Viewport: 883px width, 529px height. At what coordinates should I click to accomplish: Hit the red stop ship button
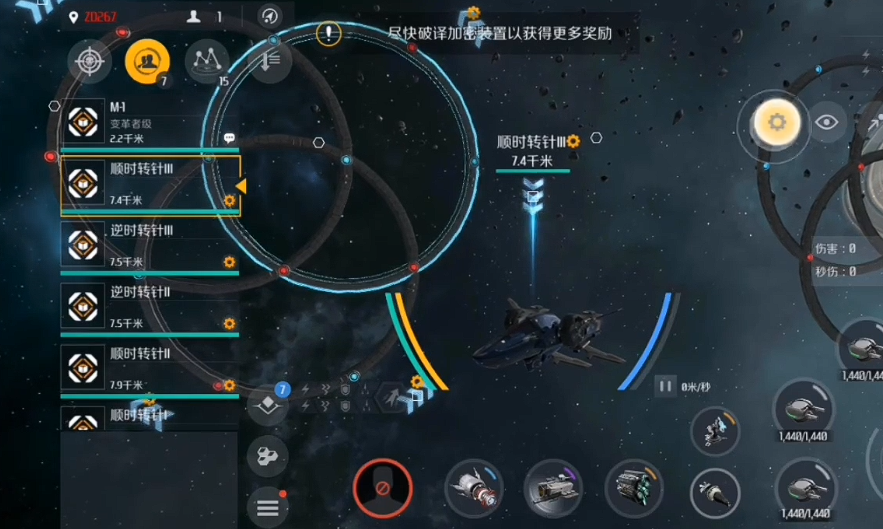pos(382,489)
